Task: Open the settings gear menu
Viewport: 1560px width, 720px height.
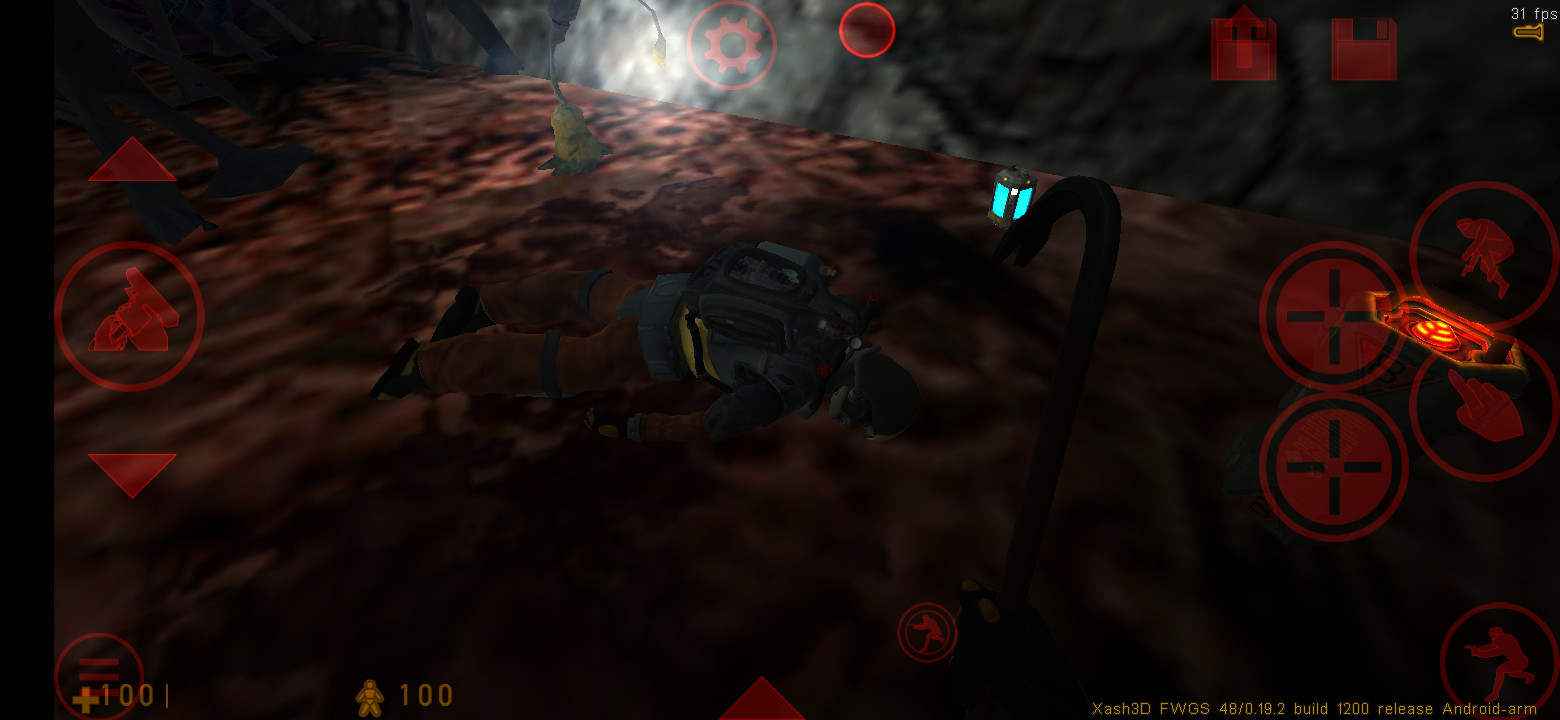Action: tap(731, 47)
